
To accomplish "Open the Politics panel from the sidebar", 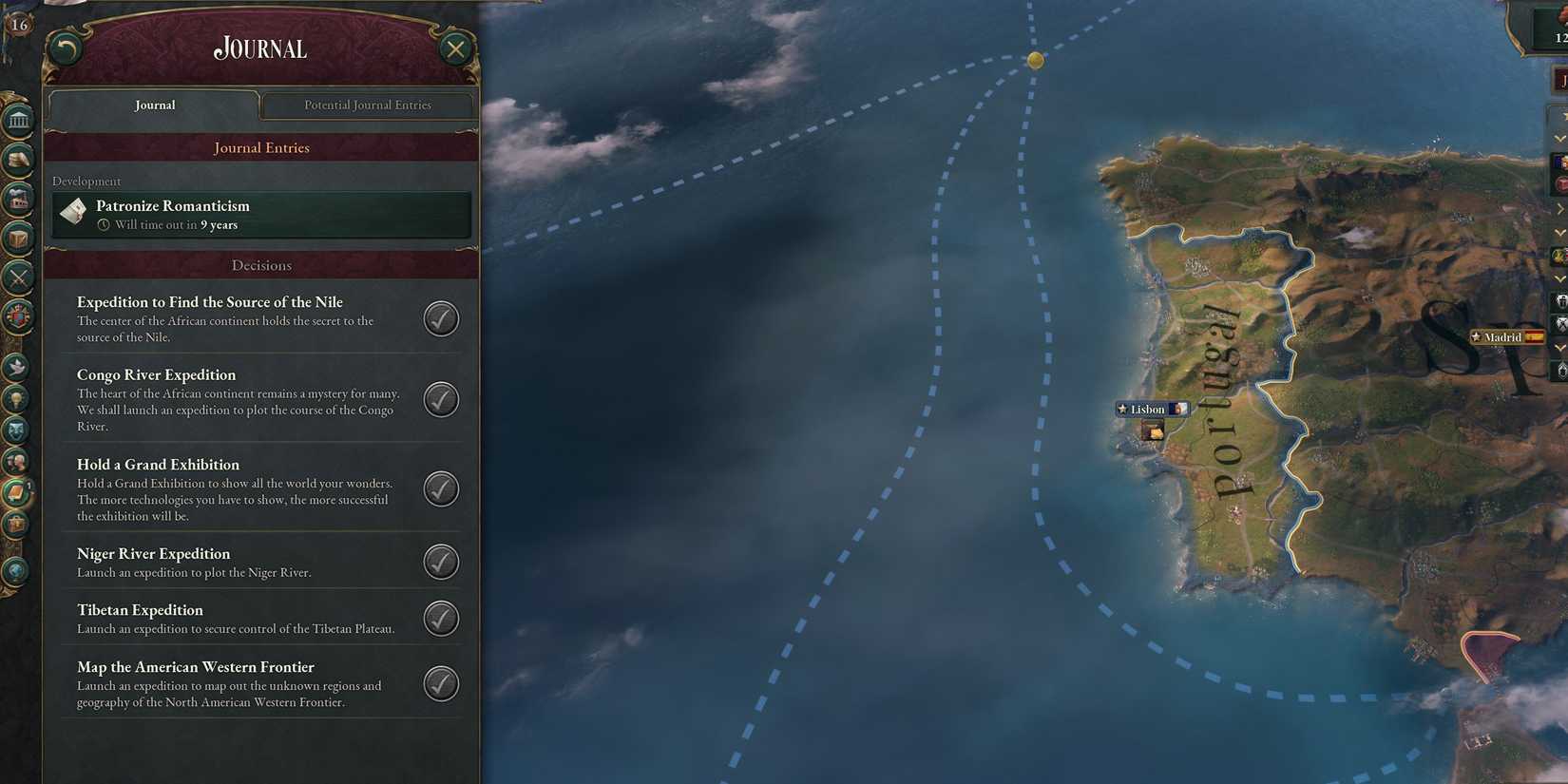I will tap(19, 119).
